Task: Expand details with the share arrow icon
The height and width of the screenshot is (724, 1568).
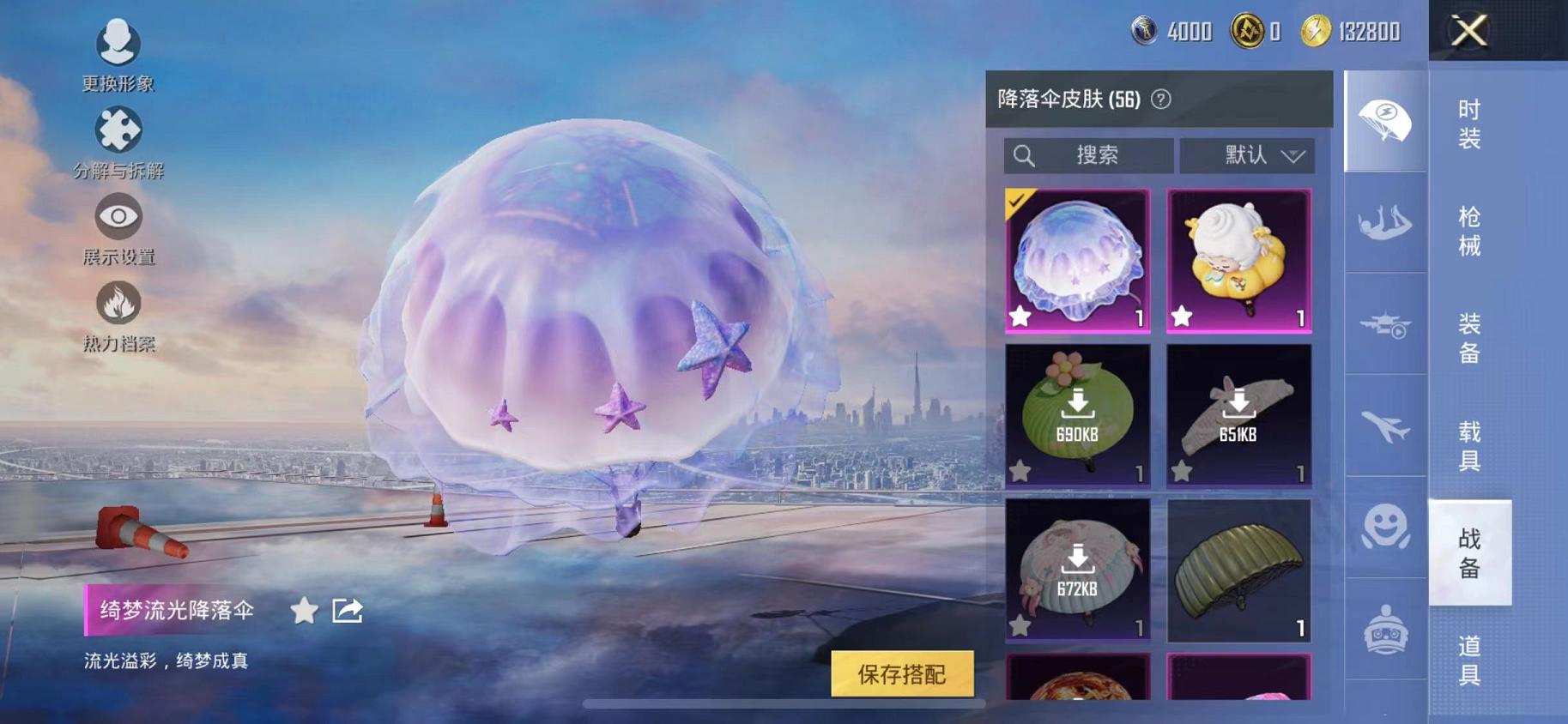Action: click(x=347, y=610)
